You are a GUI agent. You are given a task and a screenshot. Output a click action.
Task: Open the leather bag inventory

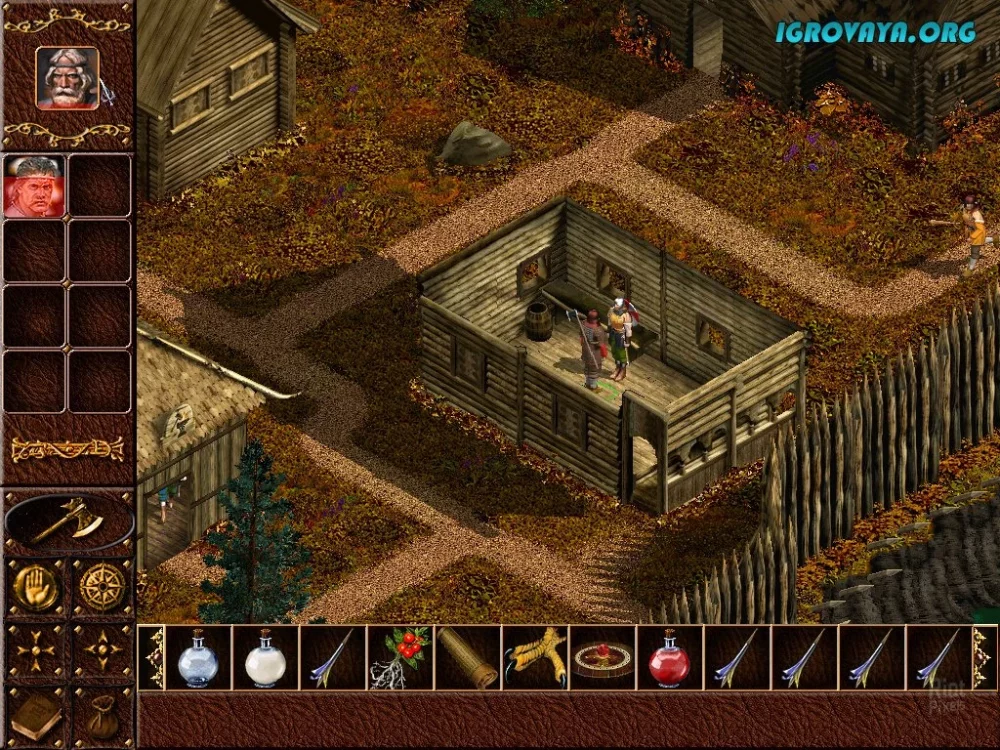click(101, 714)
